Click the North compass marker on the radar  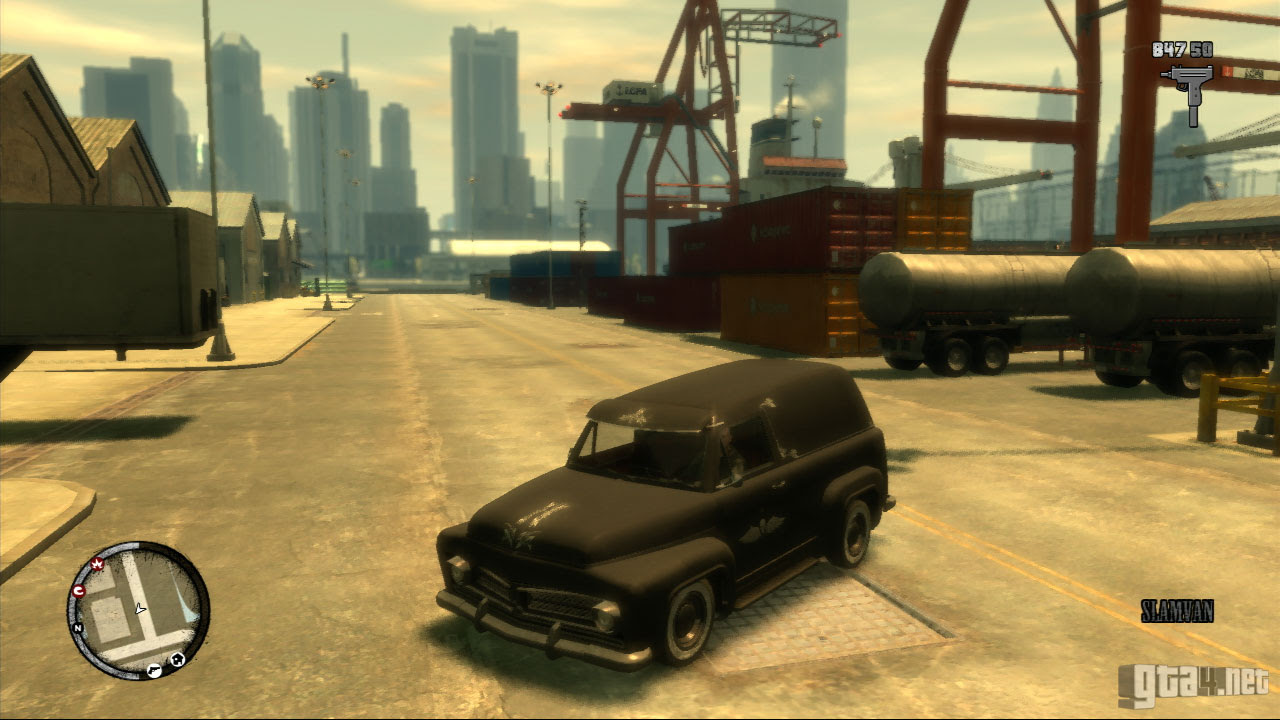pyautogui.click(x=77, y=628)
